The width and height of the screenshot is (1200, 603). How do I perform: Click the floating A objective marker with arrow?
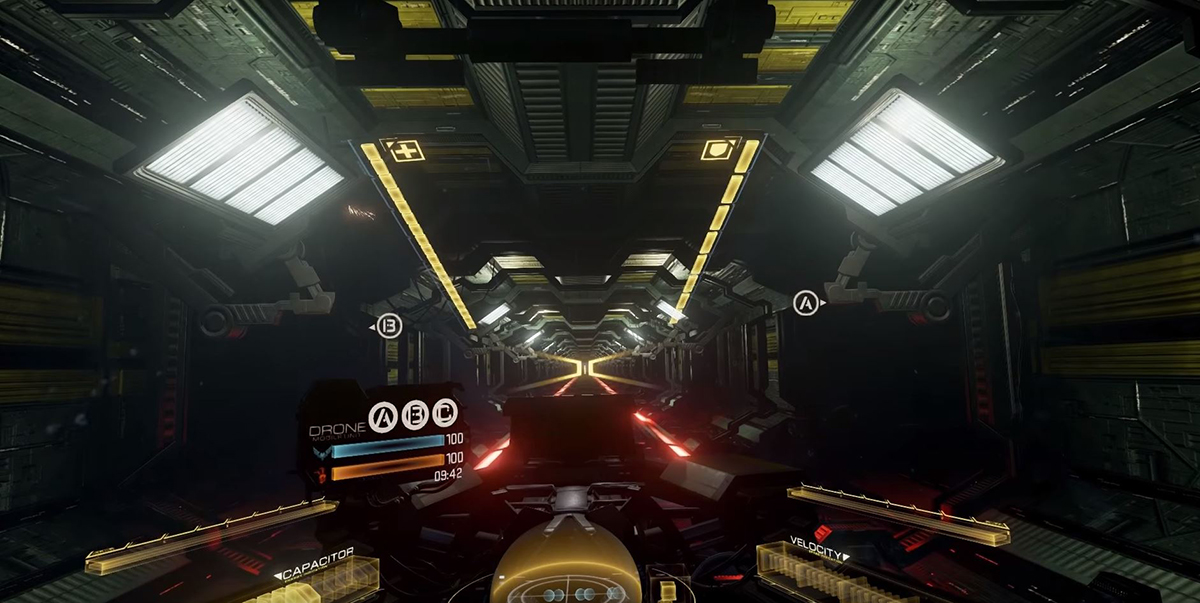pos(806,302)
